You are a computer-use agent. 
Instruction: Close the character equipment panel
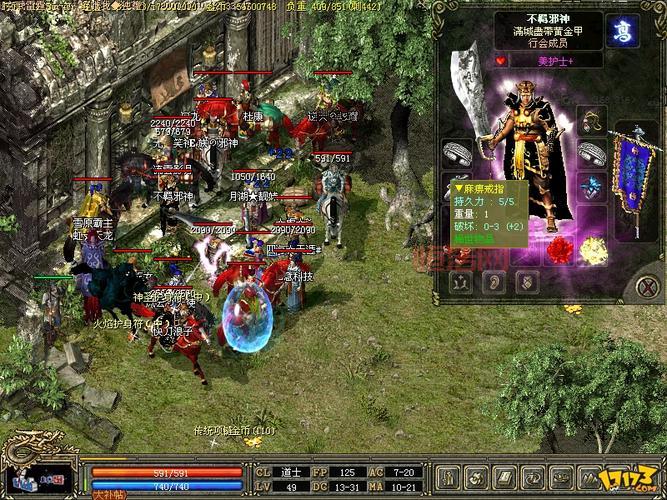click(x=646, y=287)
